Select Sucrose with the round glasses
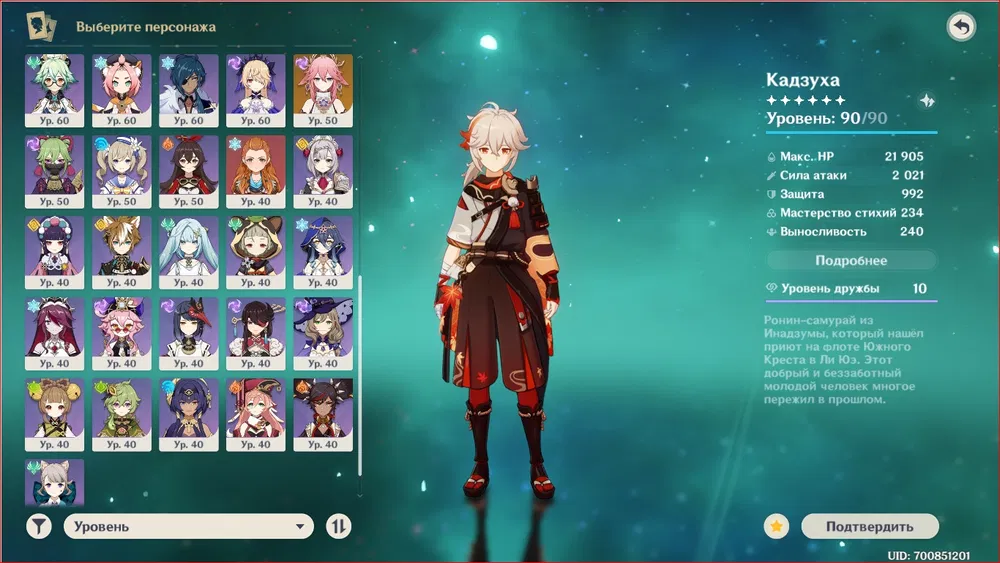1000x563 pixels. click(x=54, y=89)
